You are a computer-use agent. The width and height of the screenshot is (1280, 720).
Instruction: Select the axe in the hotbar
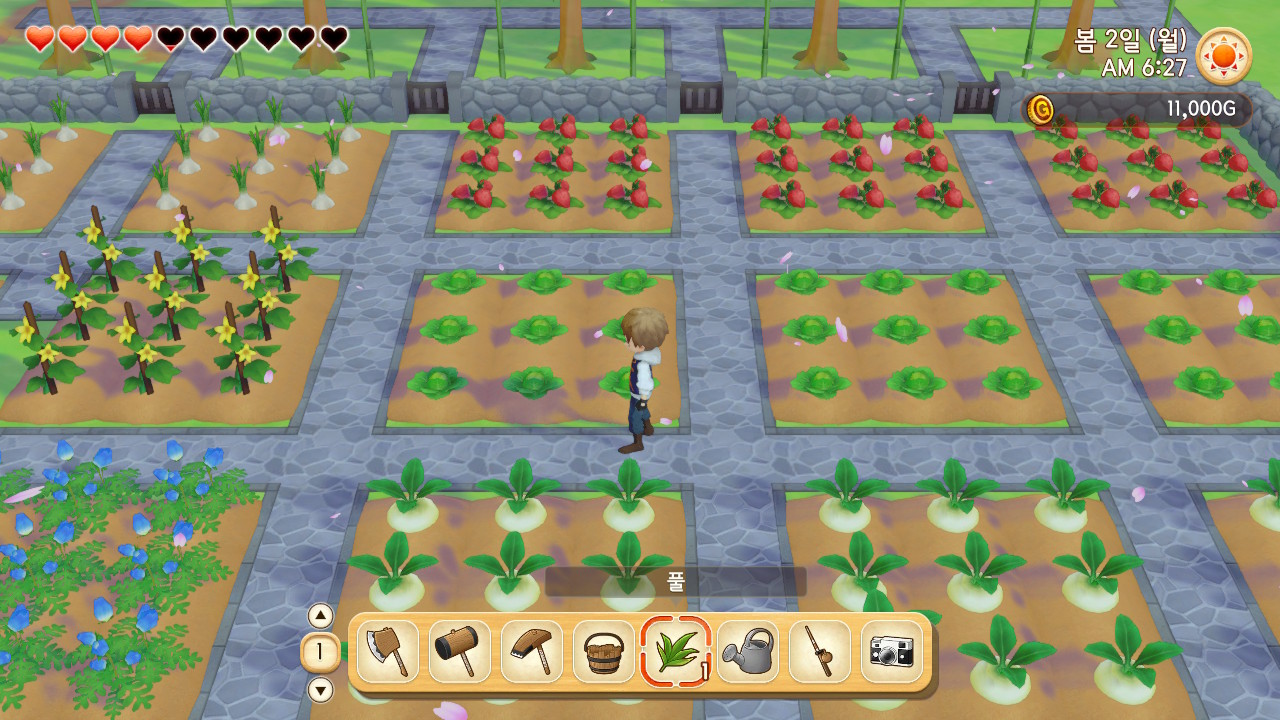point(388,652)
